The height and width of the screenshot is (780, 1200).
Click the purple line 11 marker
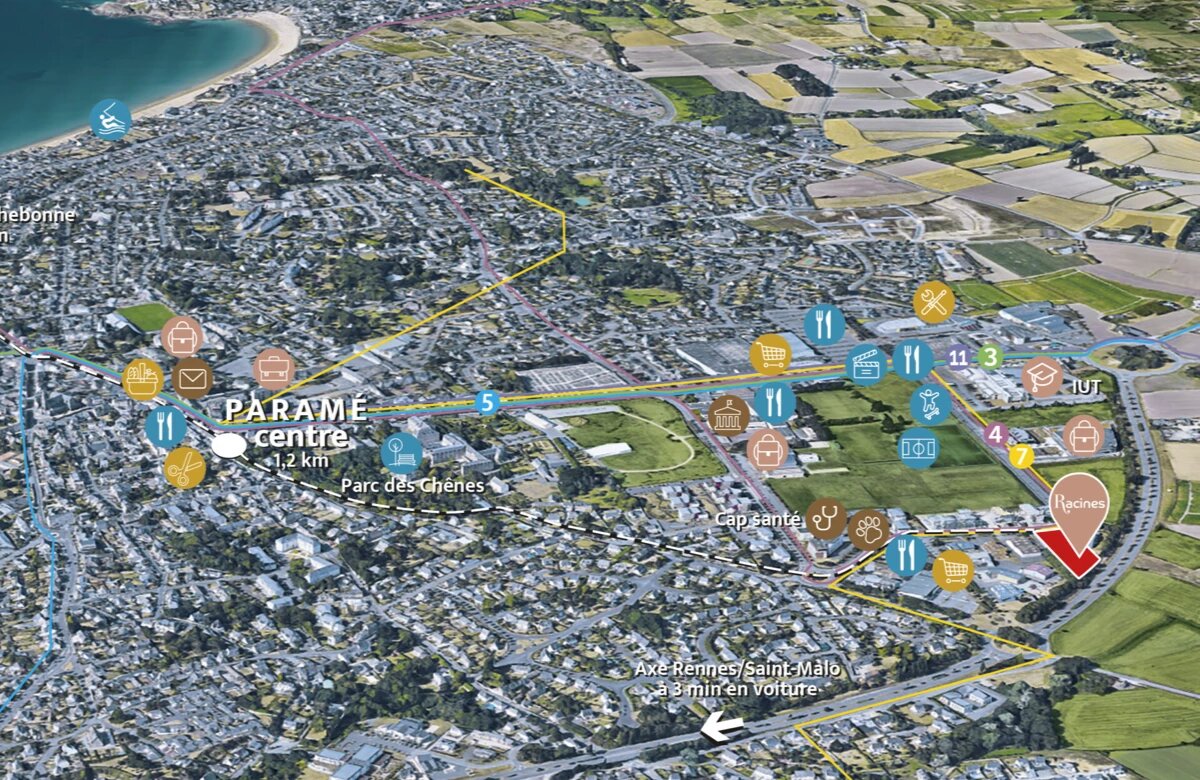[958, 357]
